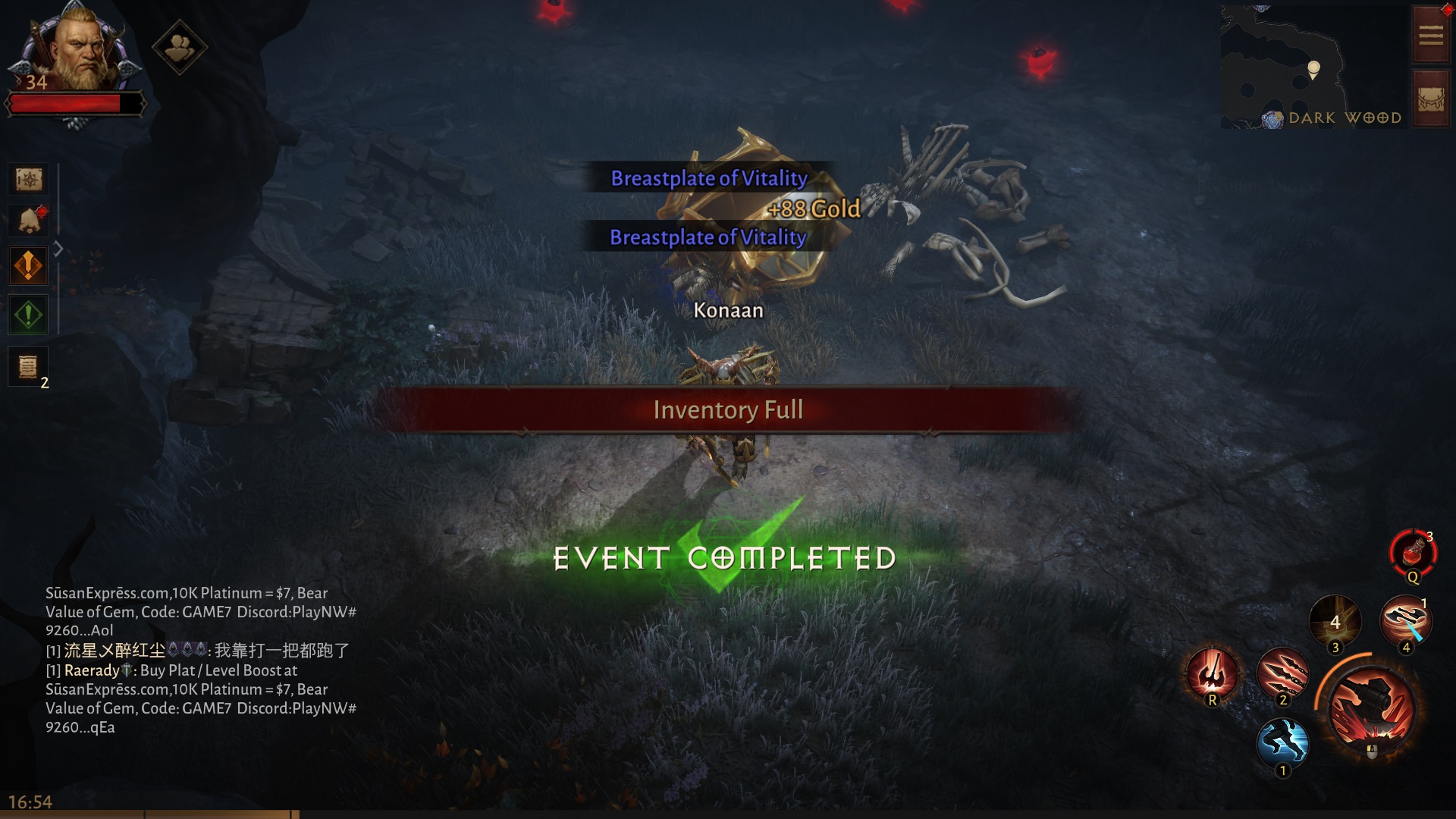Select the quest scroll map icon
Image resolution: width=1456 pixels, height=819 pixels.
tap(28, 180)
